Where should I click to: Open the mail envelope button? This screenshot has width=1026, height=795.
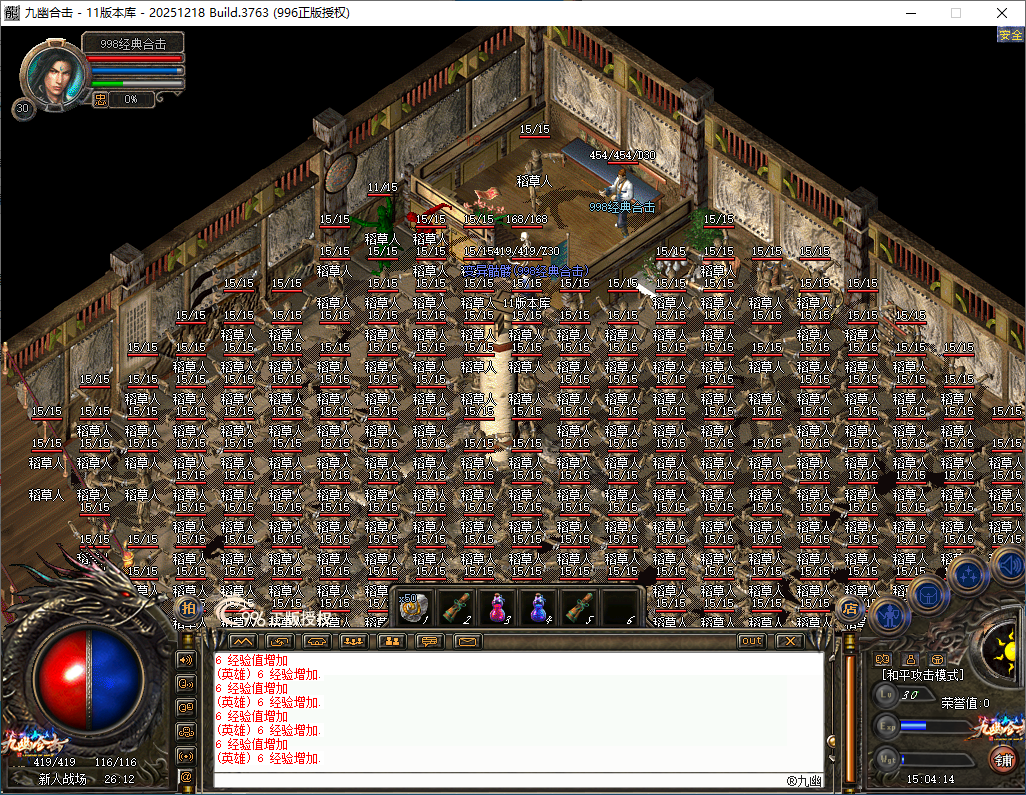467,641
